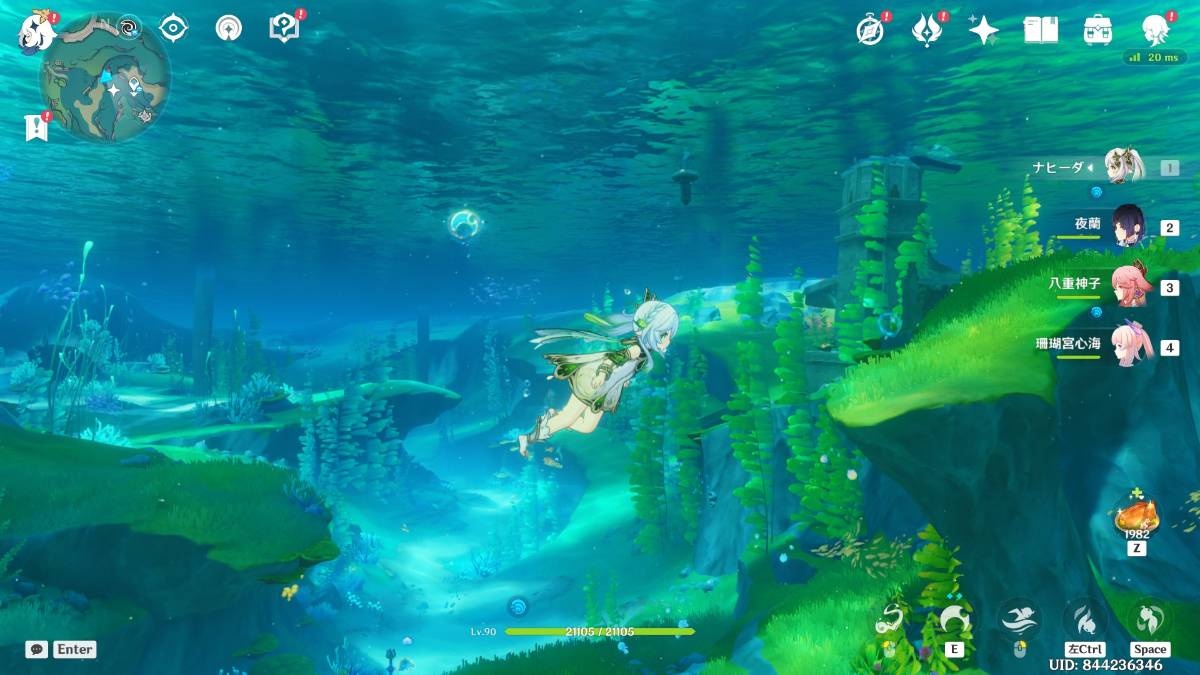The image size is (1200, 675).
Task: Open the tutorial book with question mark
Action: [284, 28]
